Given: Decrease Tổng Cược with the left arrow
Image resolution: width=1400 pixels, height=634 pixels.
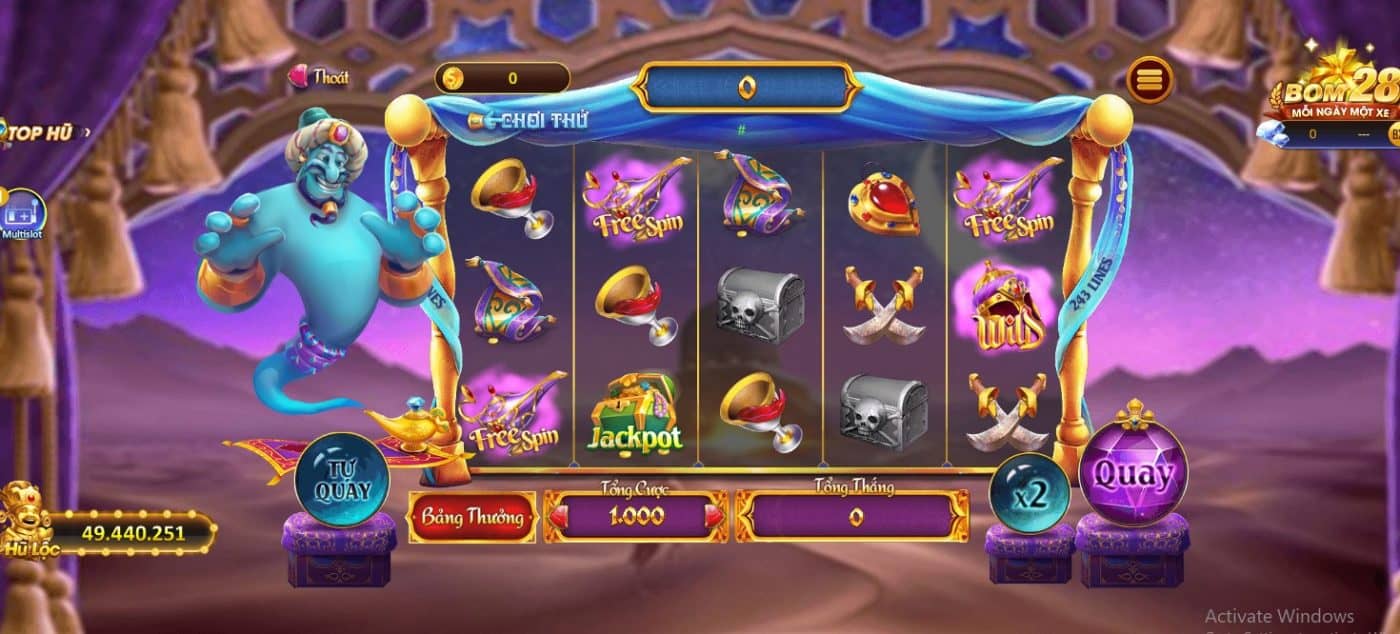Looking at the screenshot, I should click(x=558, y=516).
